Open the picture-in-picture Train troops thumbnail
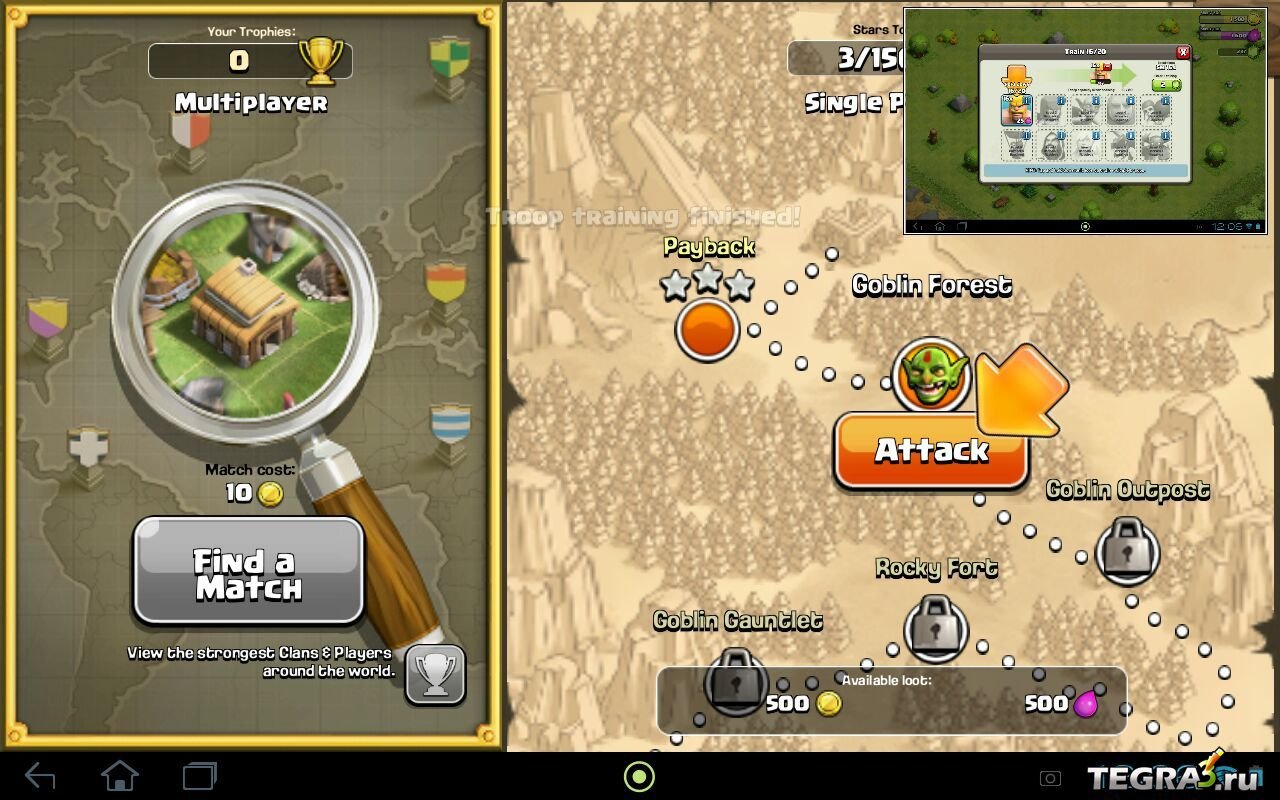1280x800 pixels. tap(1088, 120)
